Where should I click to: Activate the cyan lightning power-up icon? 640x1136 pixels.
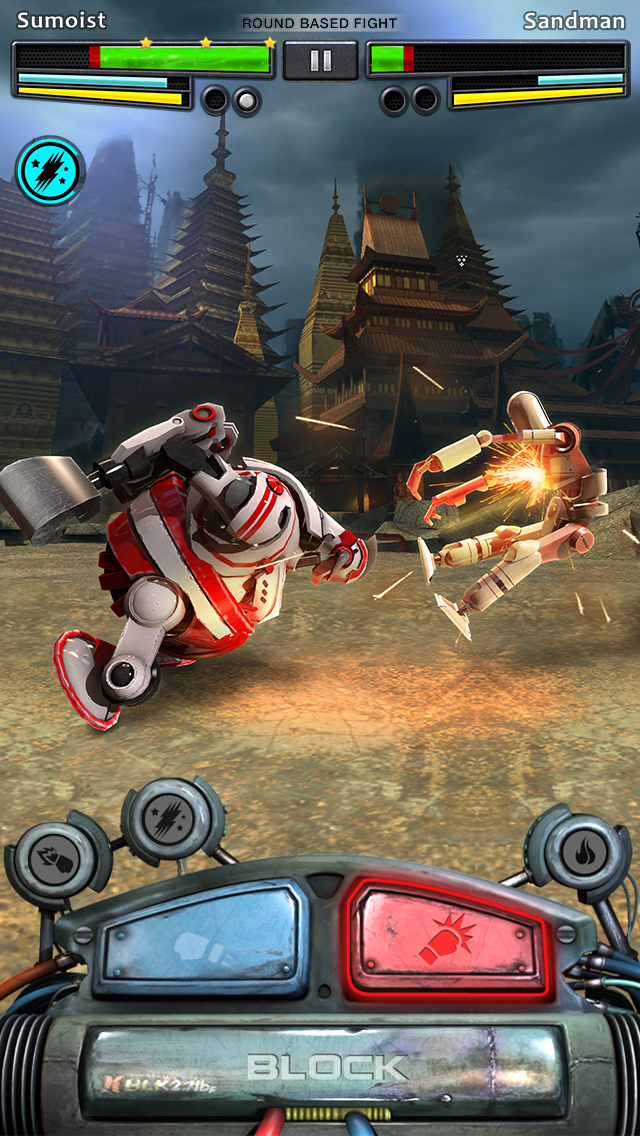point(50,171)
